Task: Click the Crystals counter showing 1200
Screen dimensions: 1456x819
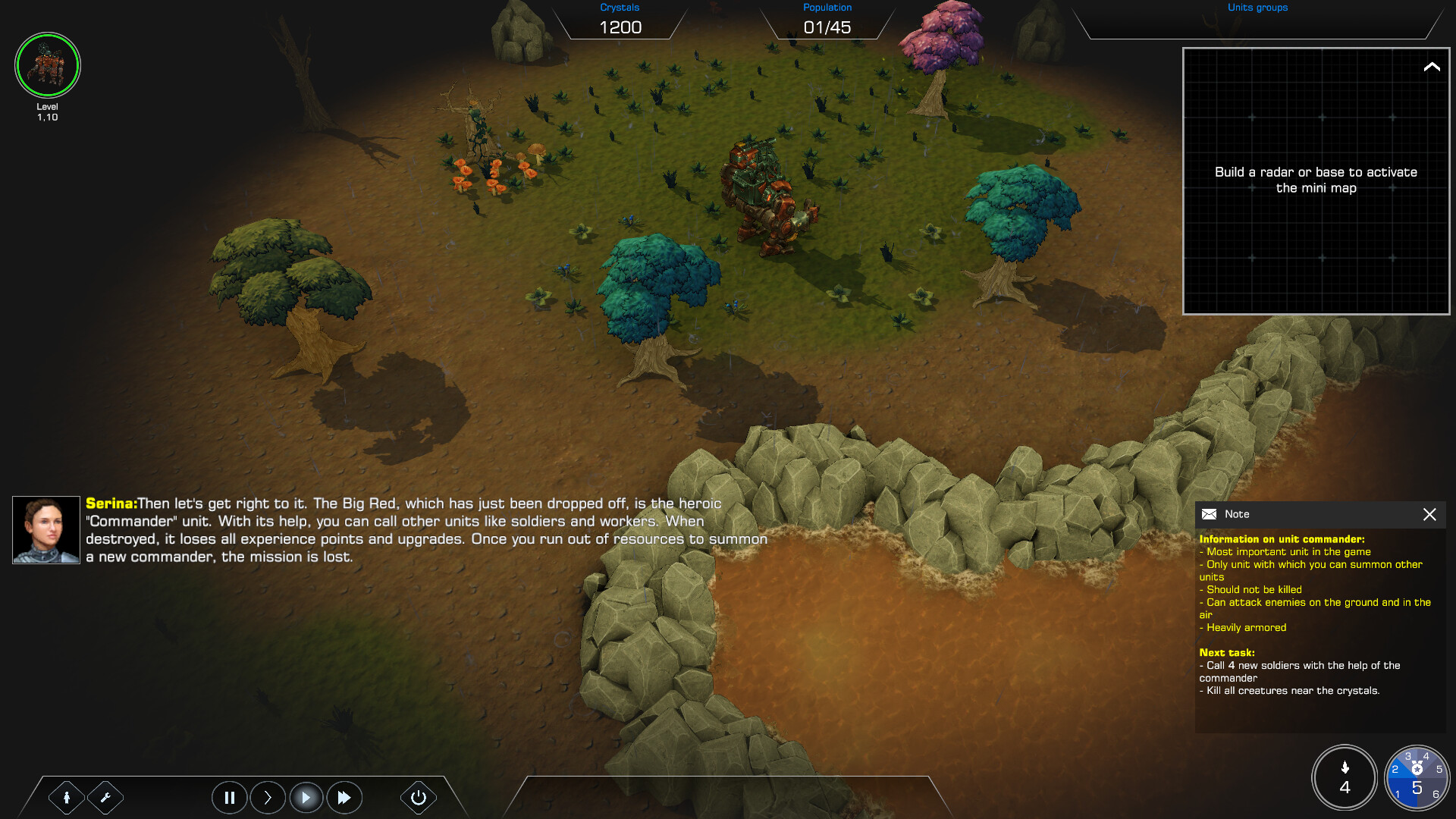Action: click(620, 27)
